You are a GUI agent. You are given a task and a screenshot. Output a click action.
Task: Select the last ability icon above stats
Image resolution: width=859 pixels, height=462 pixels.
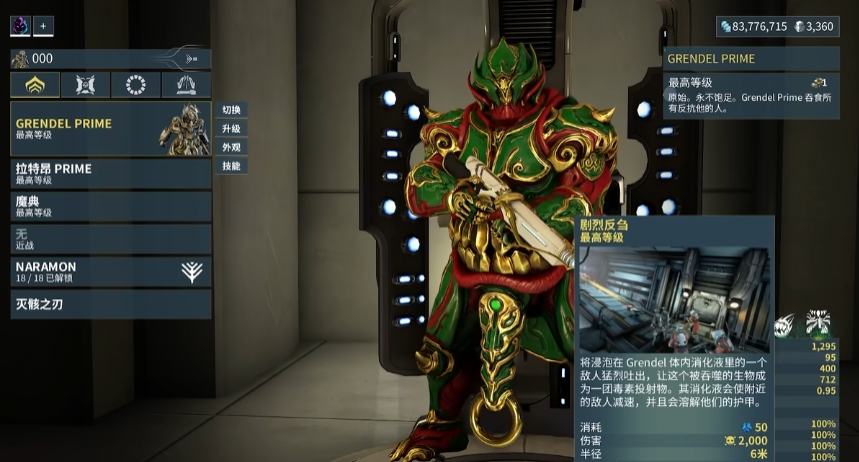coord(819,323)
